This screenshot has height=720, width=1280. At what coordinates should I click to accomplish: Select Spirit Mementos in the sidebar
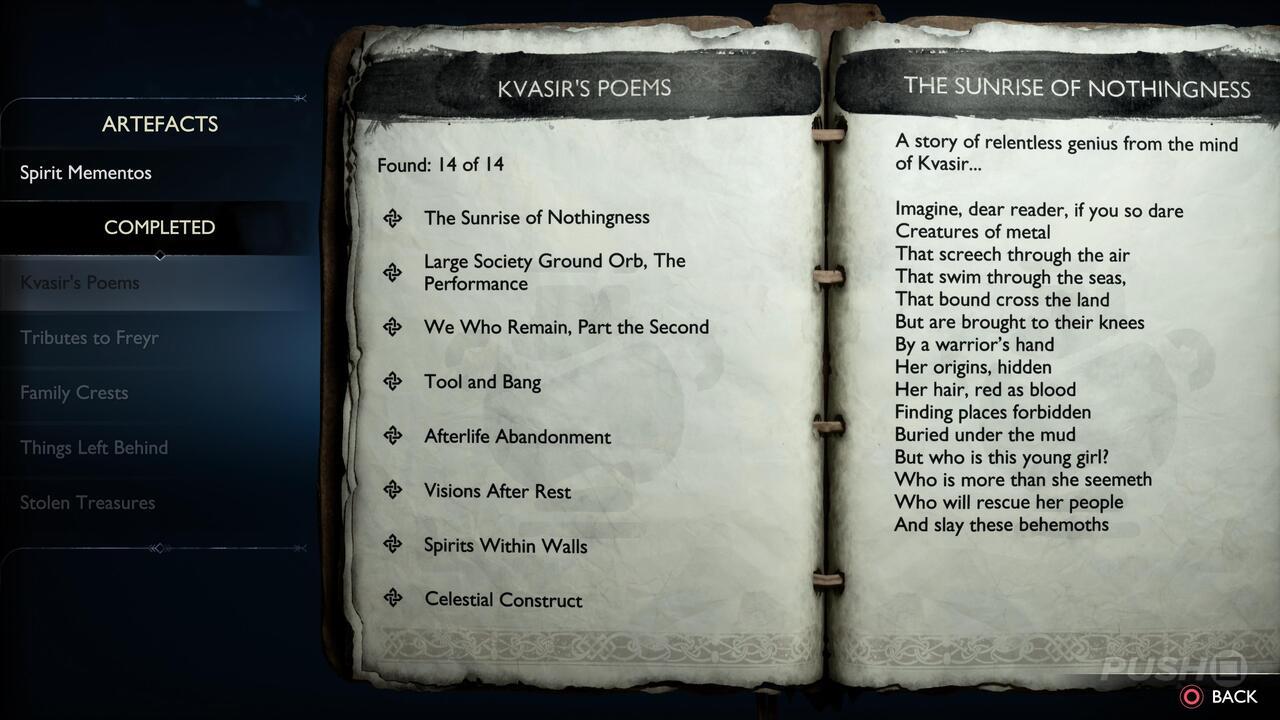point(85,172)
